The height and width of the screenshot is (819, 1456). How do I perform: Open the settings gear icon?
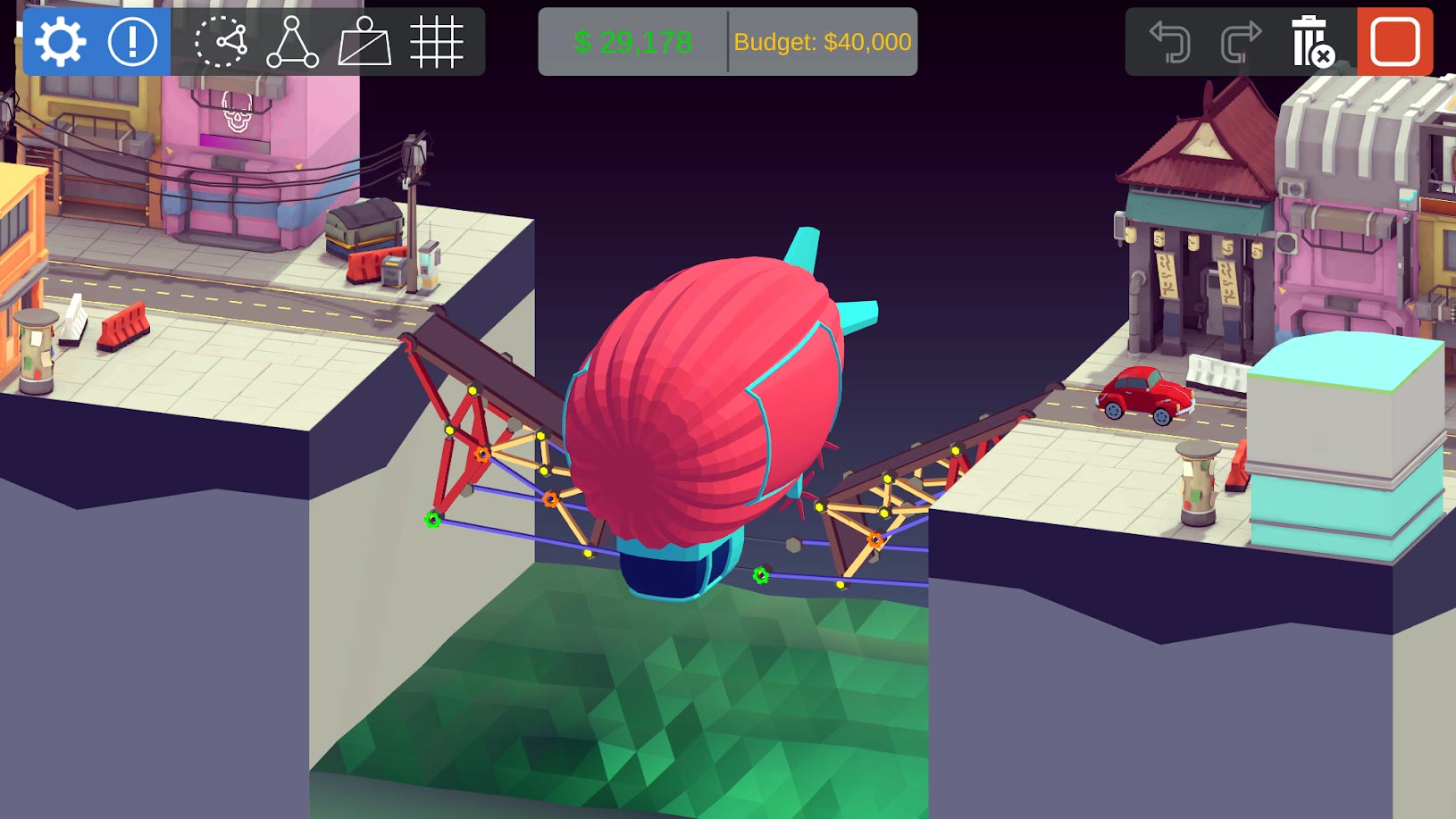click(59, 40)
